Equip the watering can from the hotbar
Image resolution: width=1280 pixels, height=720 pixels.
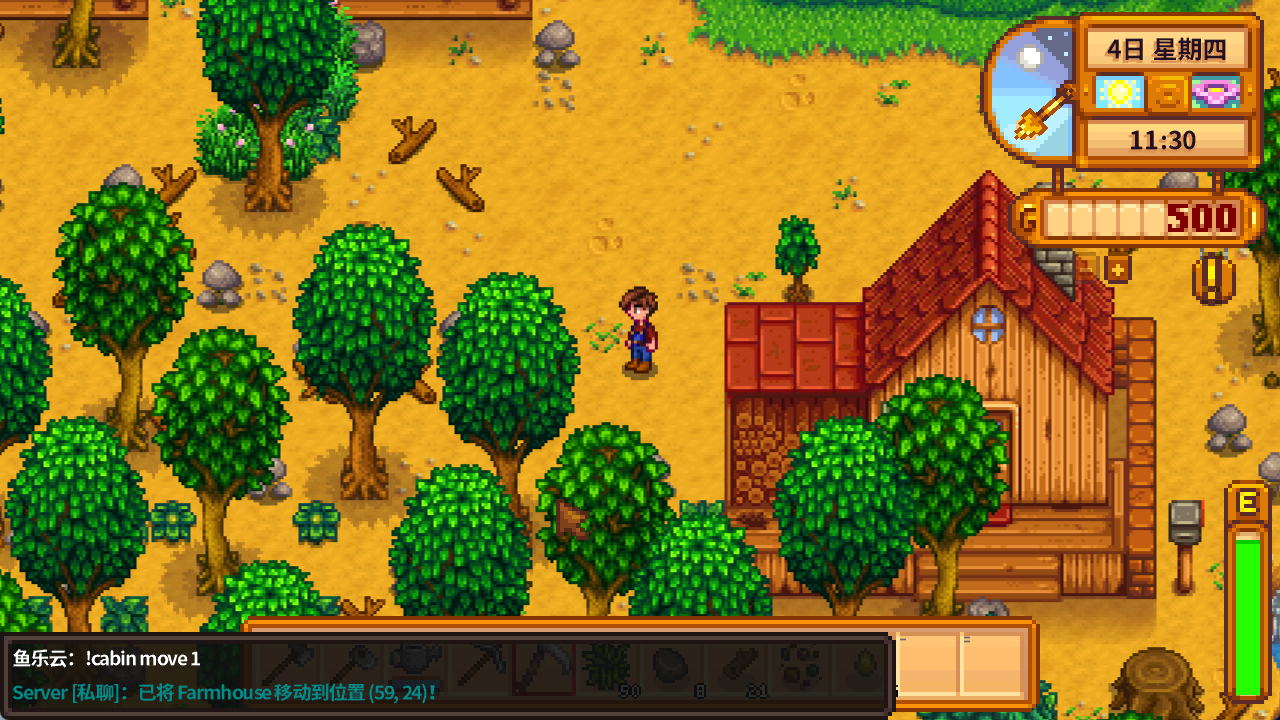[x=413, y=665]
